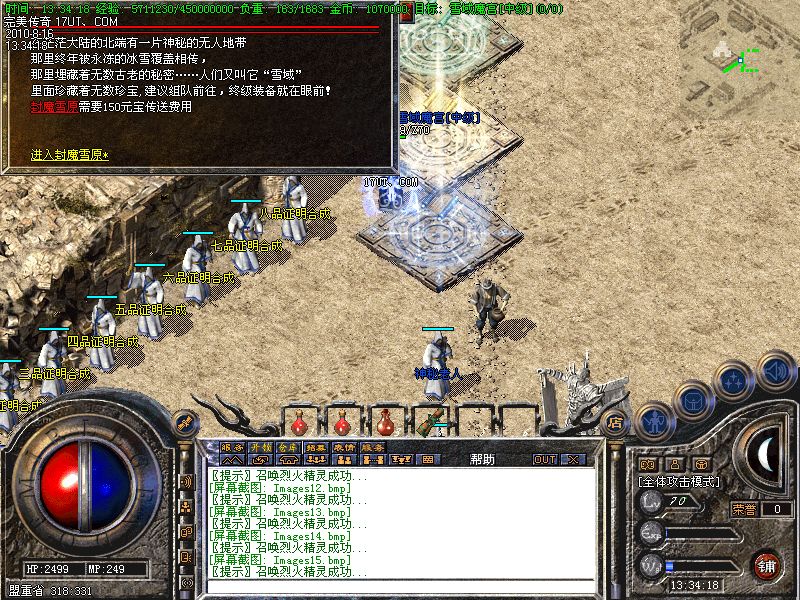Viewport: 800px width, 600px height.
Task: Close the chat panel with X
Action: point(573,459)
